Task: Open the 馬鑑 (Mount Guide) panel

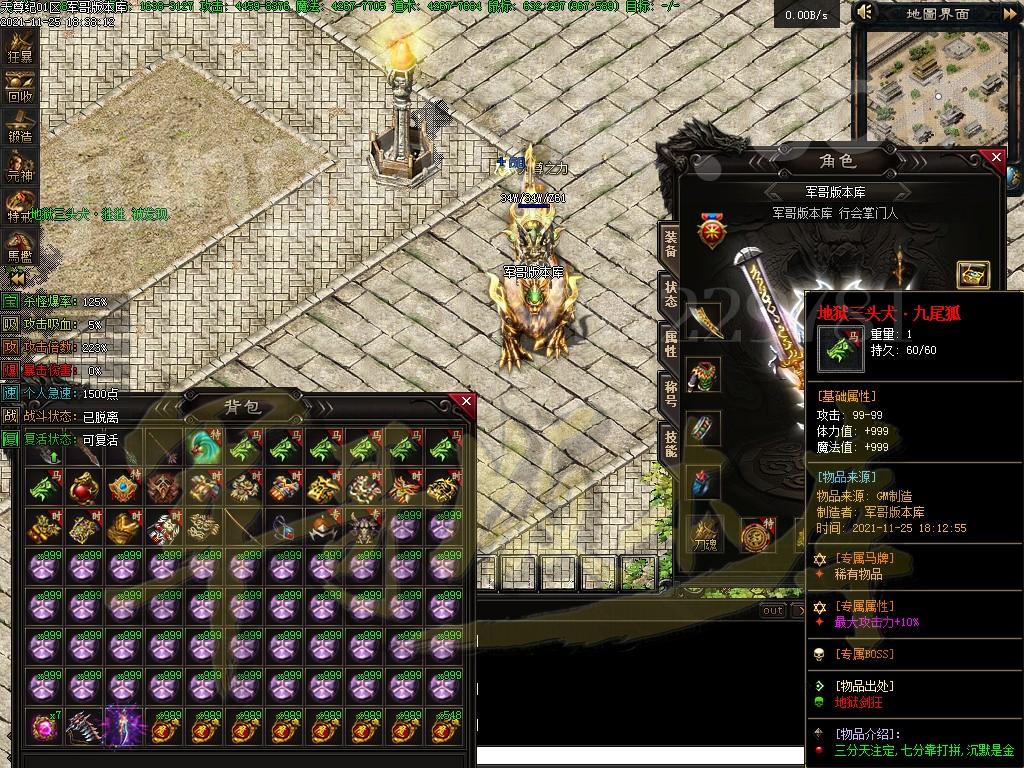Action: click(20, 245)
